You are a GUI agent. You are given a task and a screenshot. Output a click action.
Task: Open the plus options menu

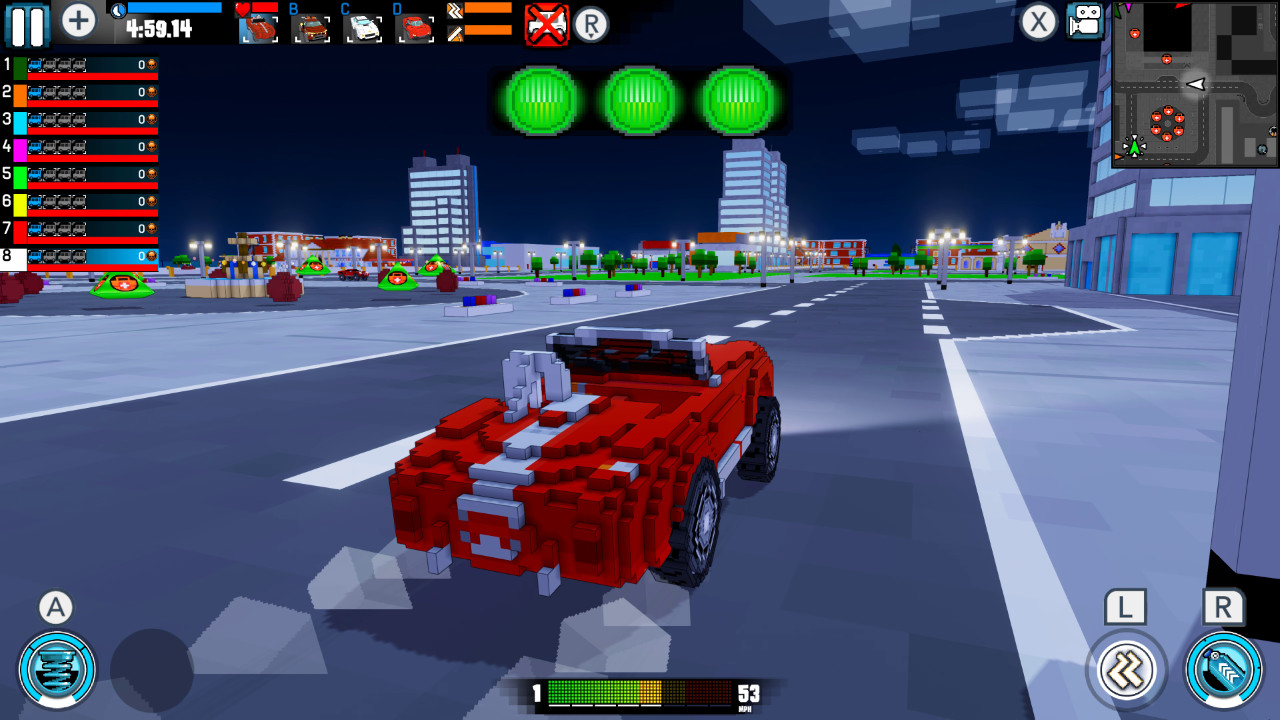77,20
